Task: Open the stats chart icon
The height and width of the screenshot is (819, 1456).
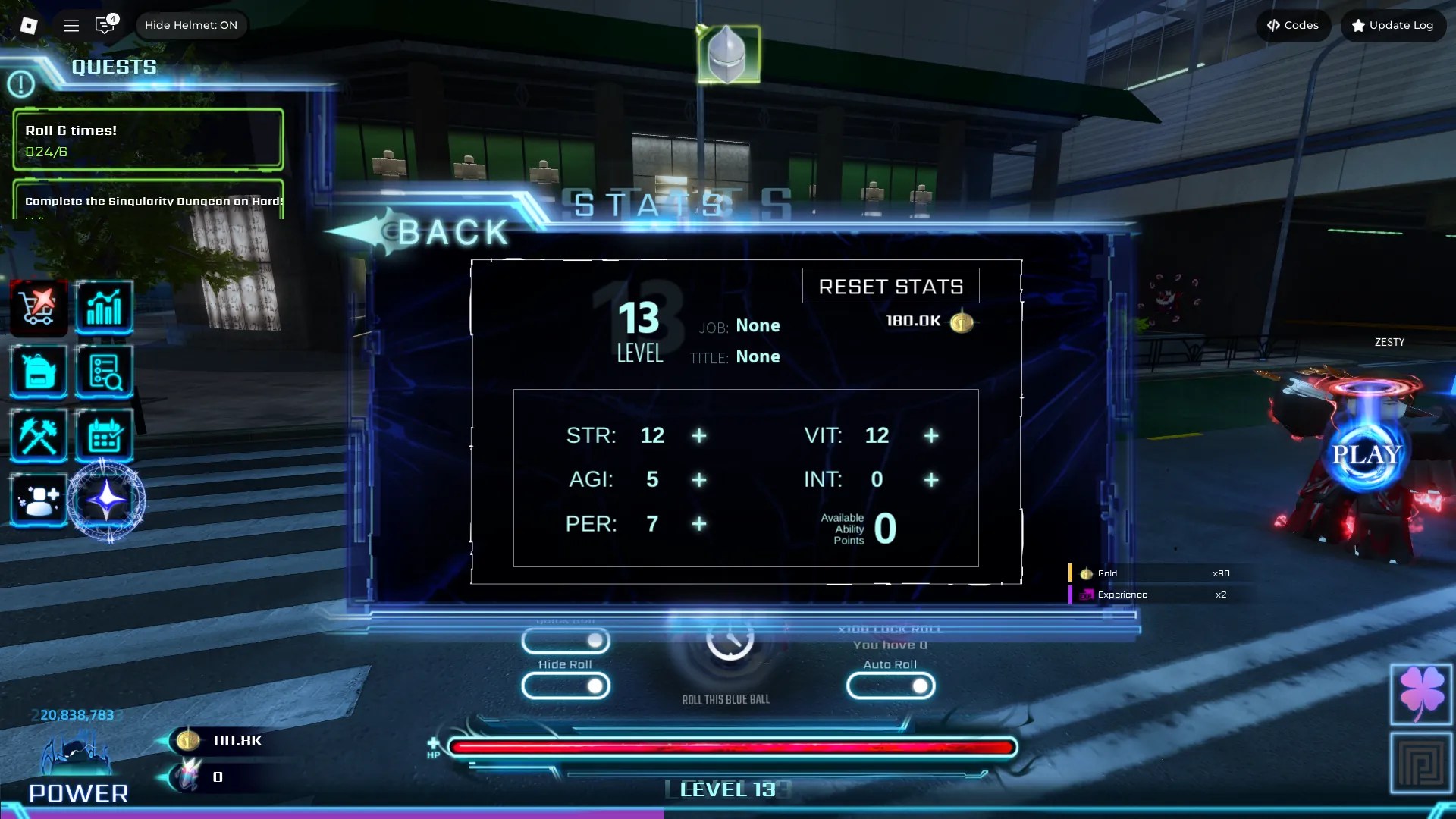Action: pos(105,307)
